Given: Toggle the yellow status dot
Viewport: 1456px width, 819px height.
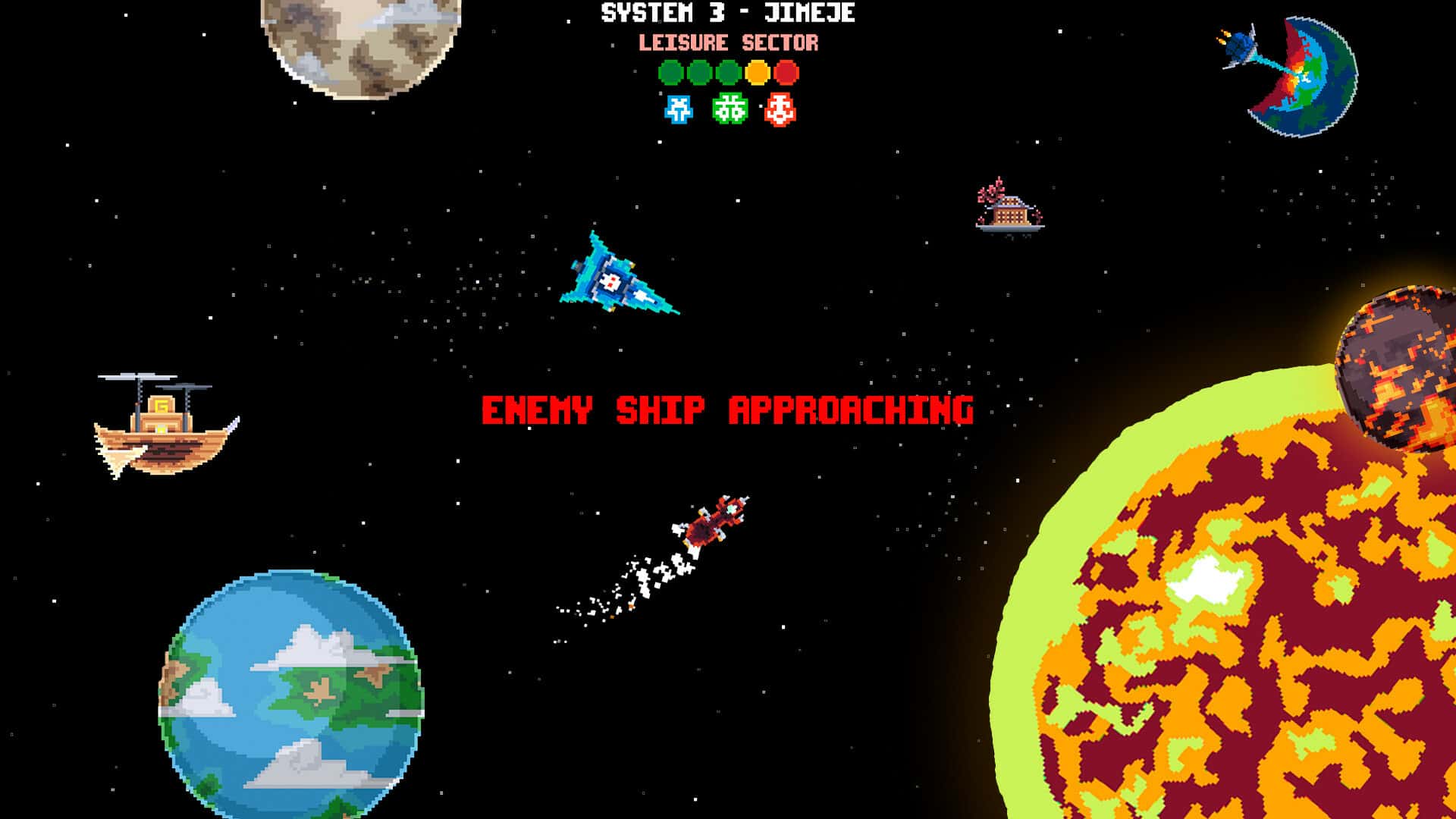Looking at the screenshot, I should pyautogui.click(x=757, y=73).
